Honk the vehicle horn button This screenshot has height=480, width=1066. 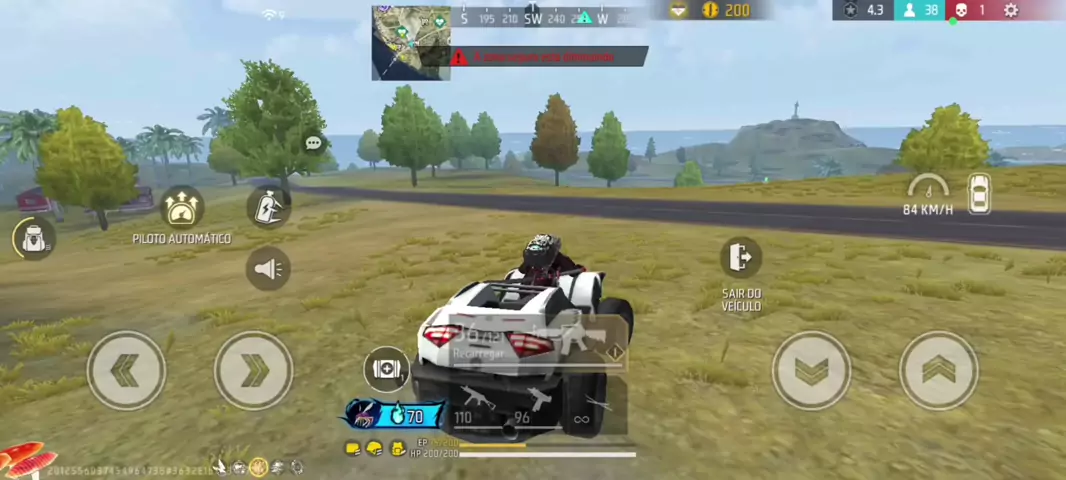[x=268, y=269]
